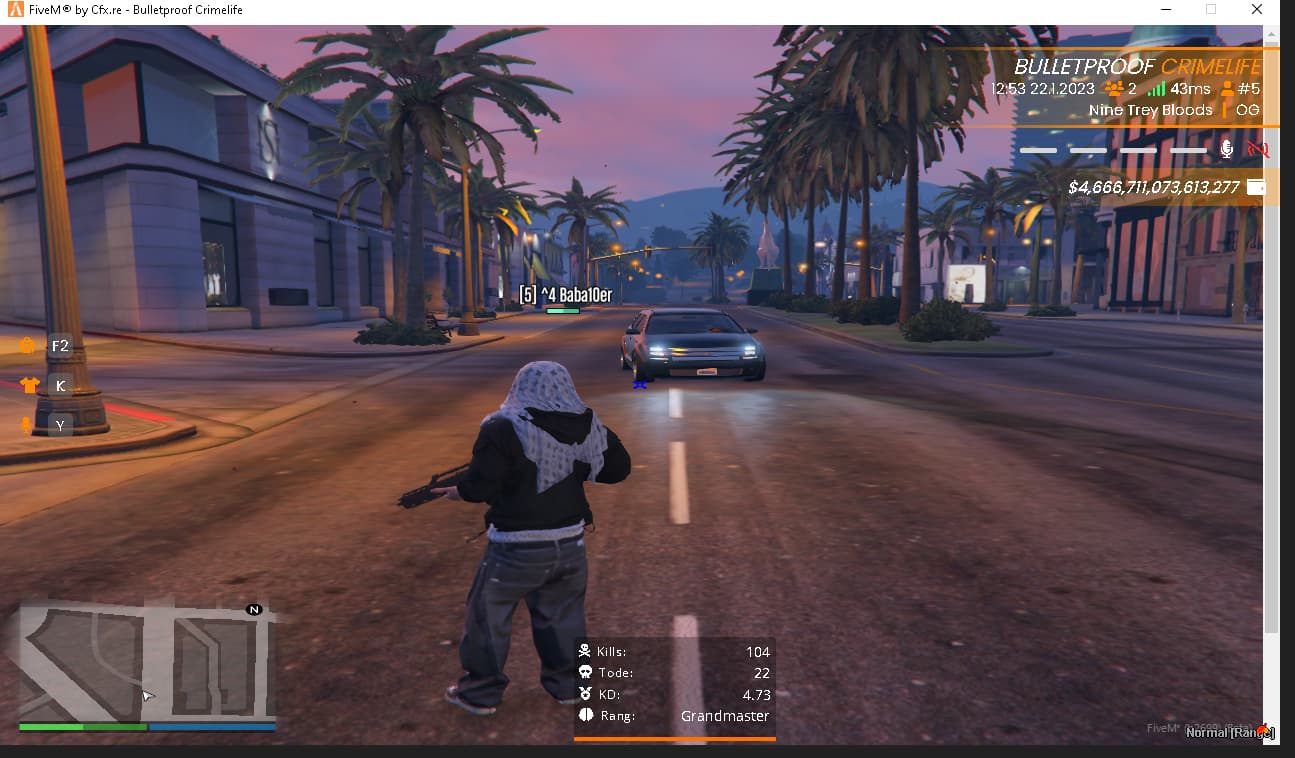Unmute the red crossed-out voice icon
The image size is (1295, 758).
pyautogui.click(x=1257, y=151)
